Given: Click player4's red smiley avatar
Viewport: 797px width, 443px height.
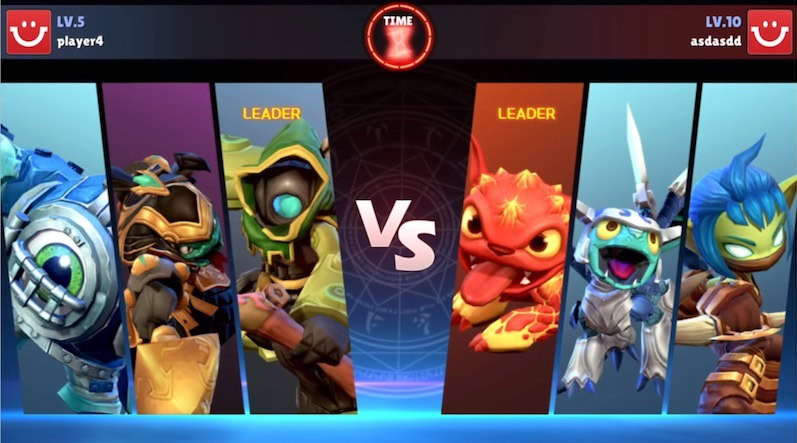Looking at the screenshot, I should click(28, 32).
